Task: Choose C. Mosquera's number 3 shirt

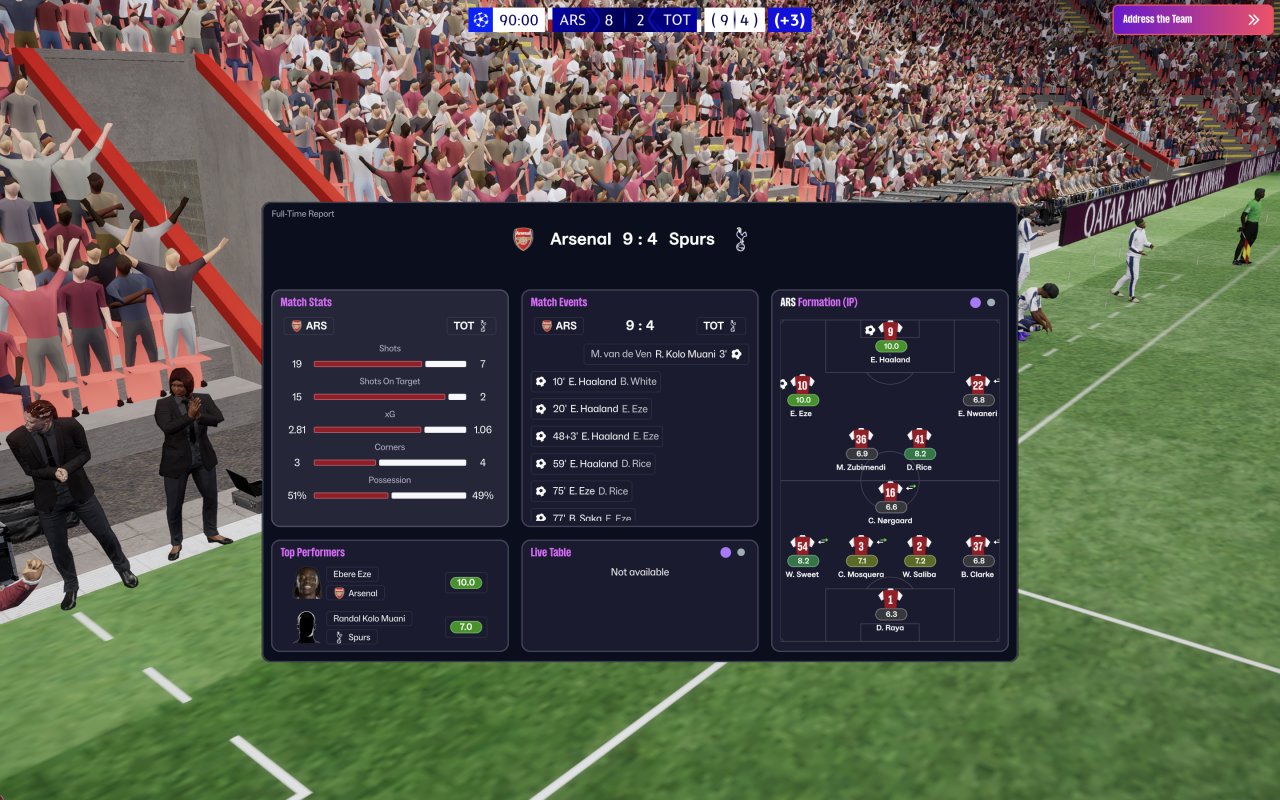Action: pos(861,545)
